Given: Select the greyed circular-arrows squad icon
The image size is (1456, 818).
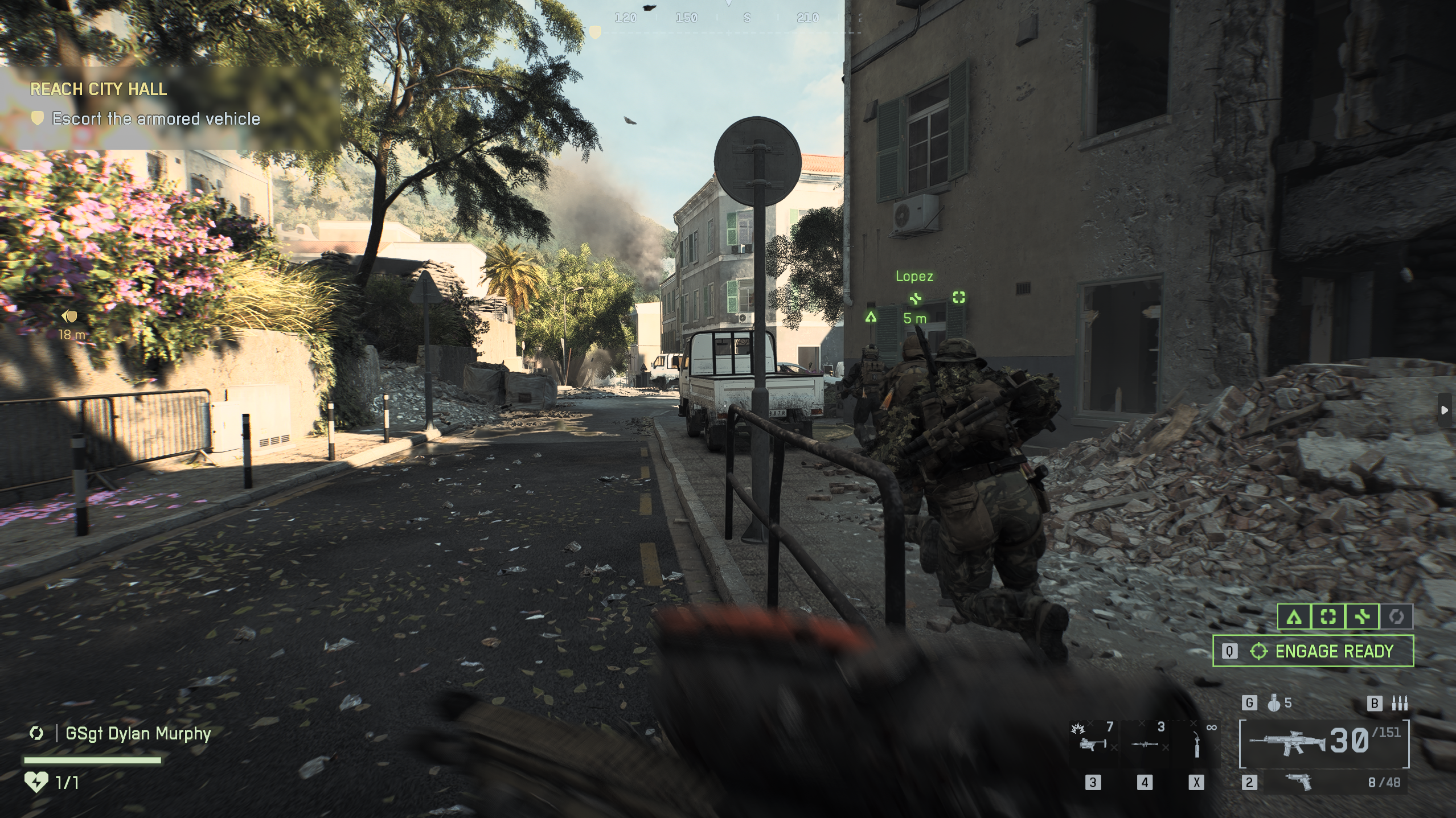Looking at the screenshot, I should pyautogui.click(x=1396, y=617).
